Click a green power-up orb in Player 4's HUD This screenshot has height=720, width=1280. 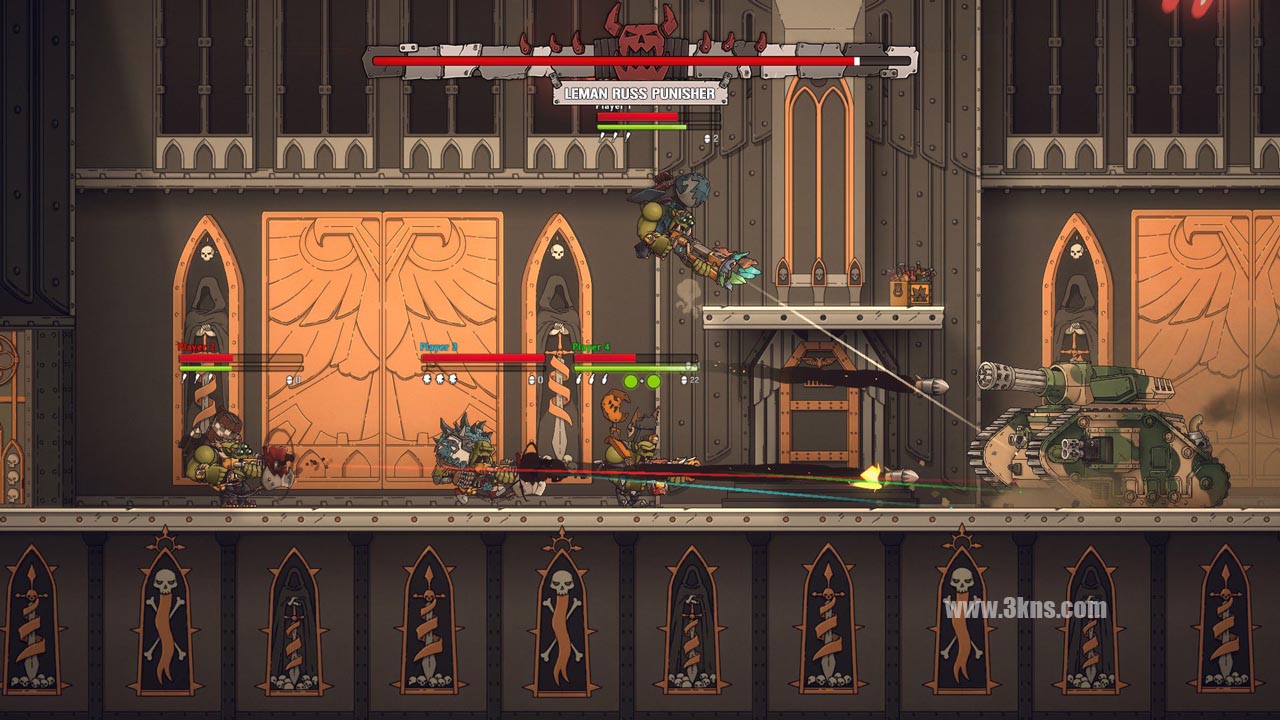(631, 381)
